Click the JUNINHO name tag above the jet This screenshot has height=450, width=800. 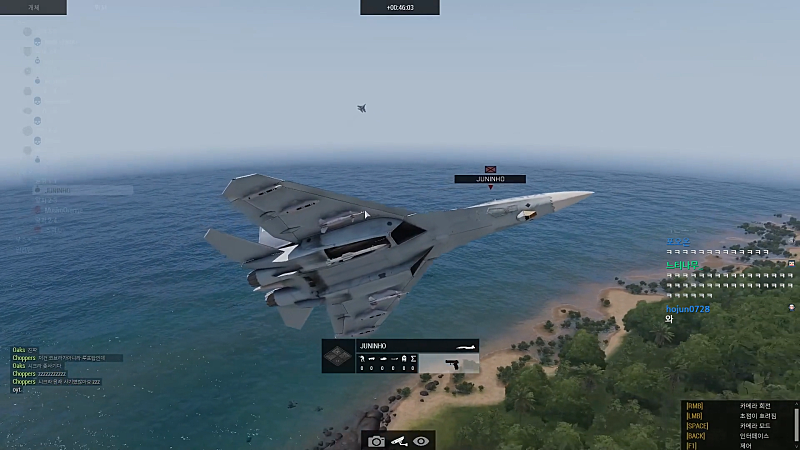pyautogui.click(x=490, y=179)
